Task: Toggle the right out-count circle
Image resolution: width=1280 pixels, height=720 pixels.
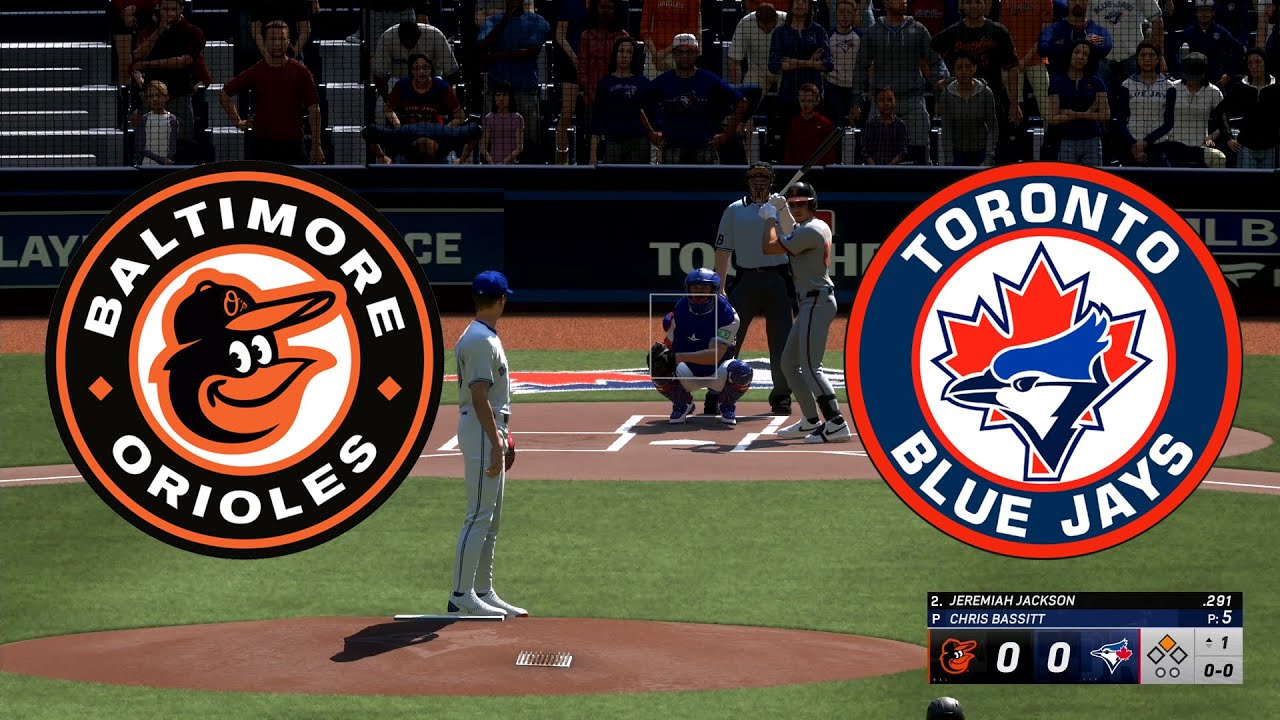Action: [1175, 671]
